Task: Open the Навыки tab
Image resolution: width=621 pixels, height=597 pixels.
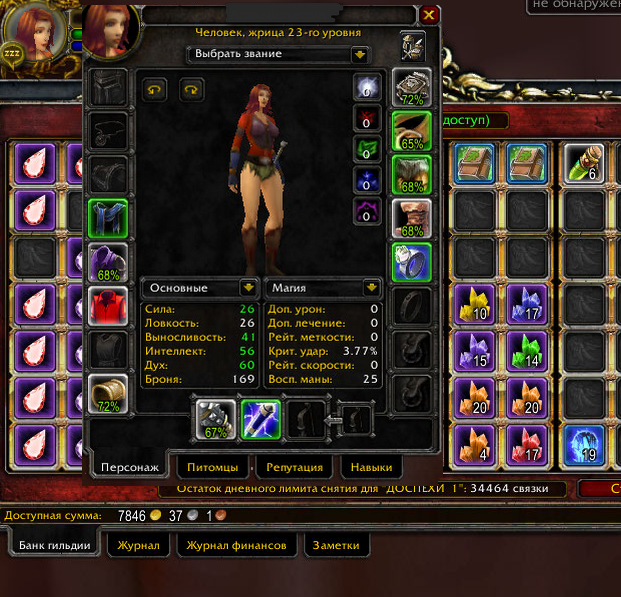Action: click(x=371, y=467)
